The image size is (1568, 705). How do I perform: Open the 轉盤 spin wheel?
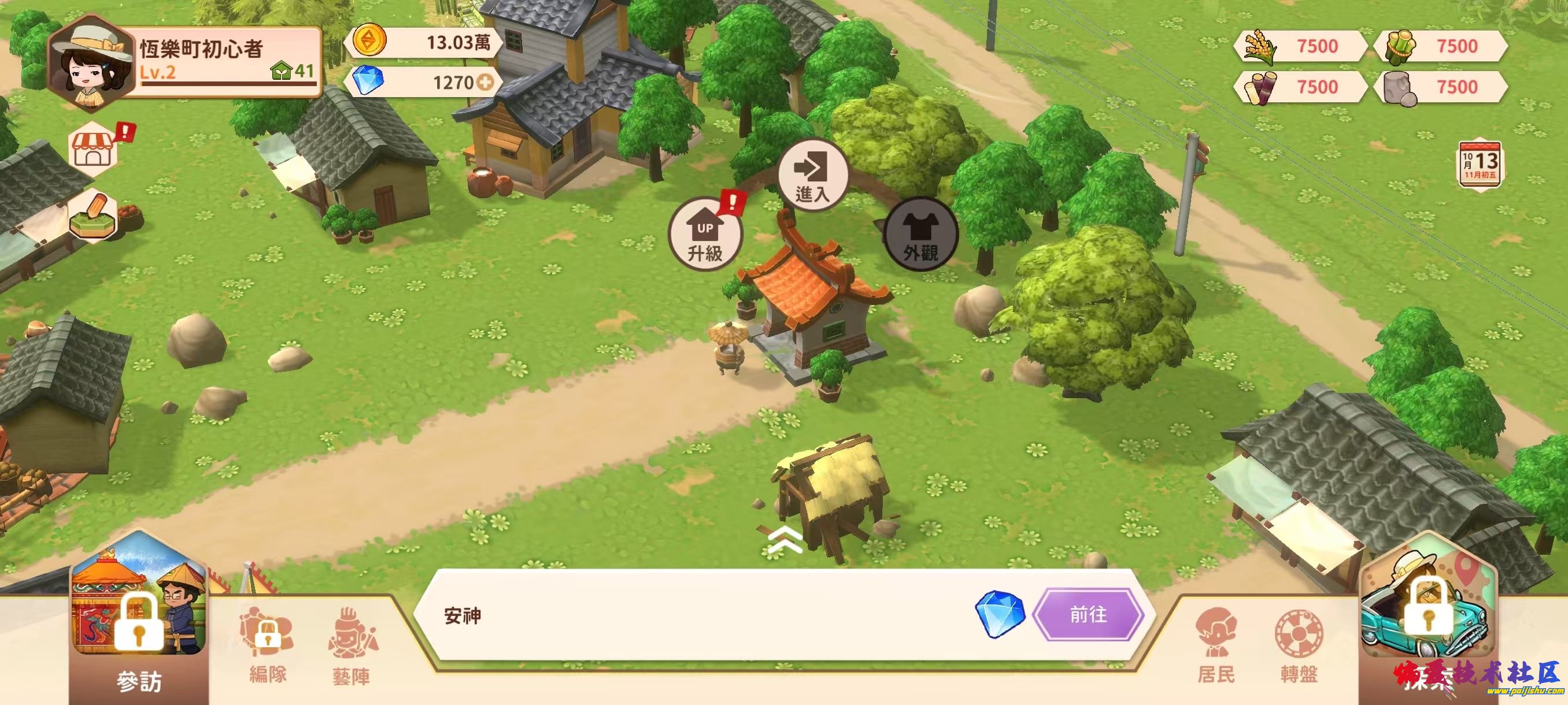[1299, 645]
